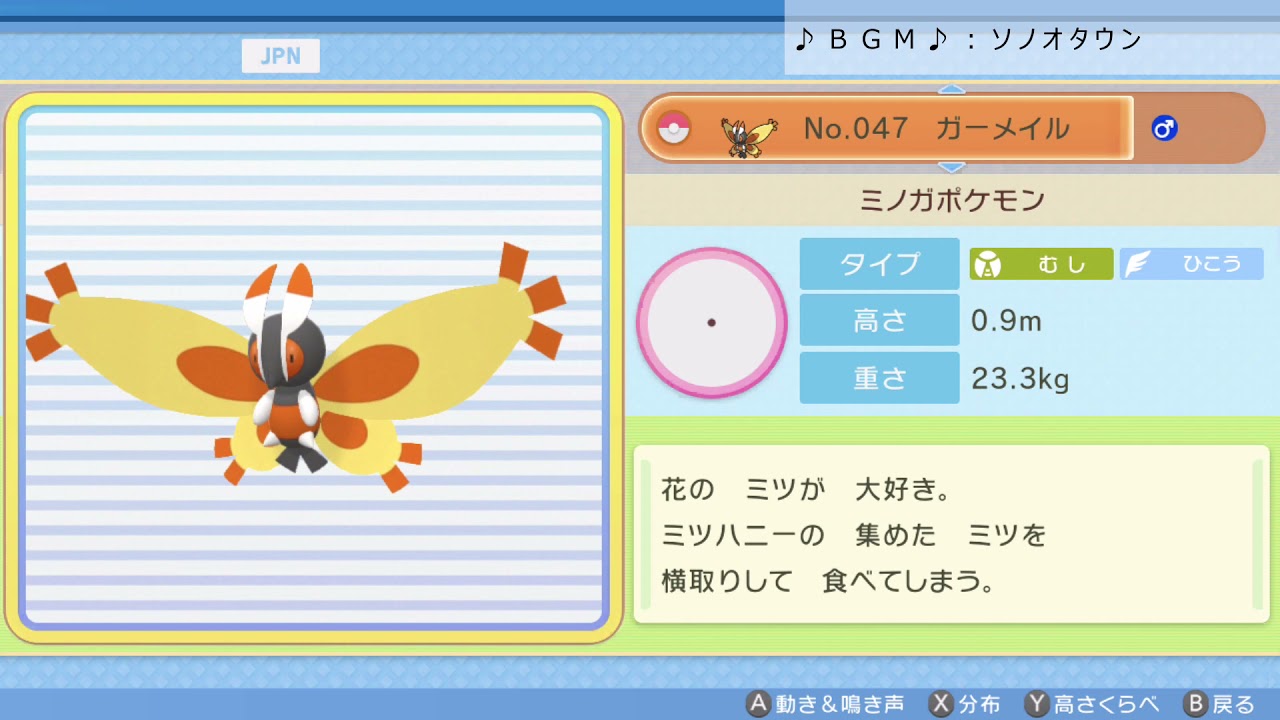The height and width of the screenshot is (720, 1280).
Task: Select the むし bug type icon
Action: coord(1040,263)
